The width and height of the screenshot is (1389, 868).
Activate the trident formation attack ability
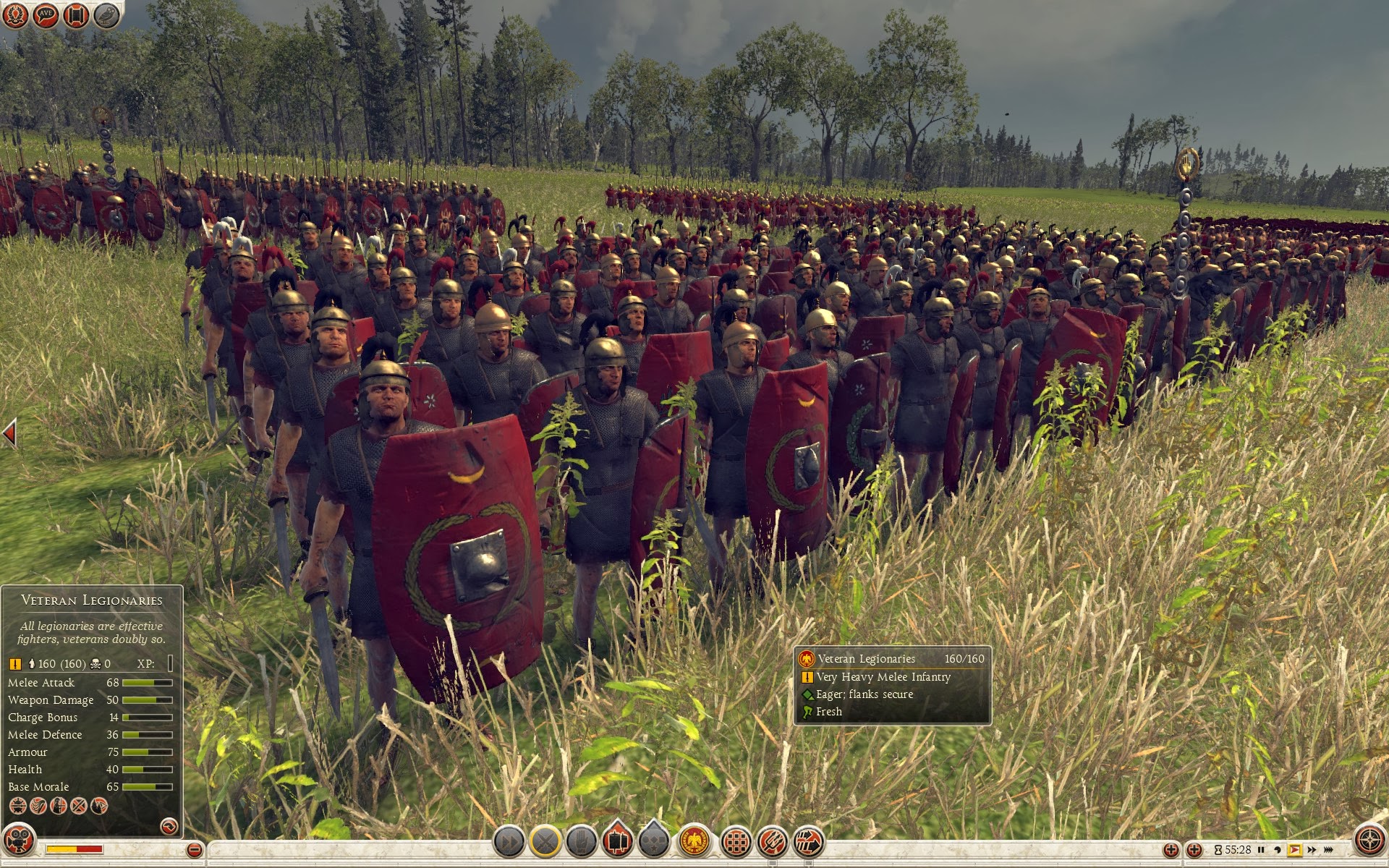[x=773, y=842]
